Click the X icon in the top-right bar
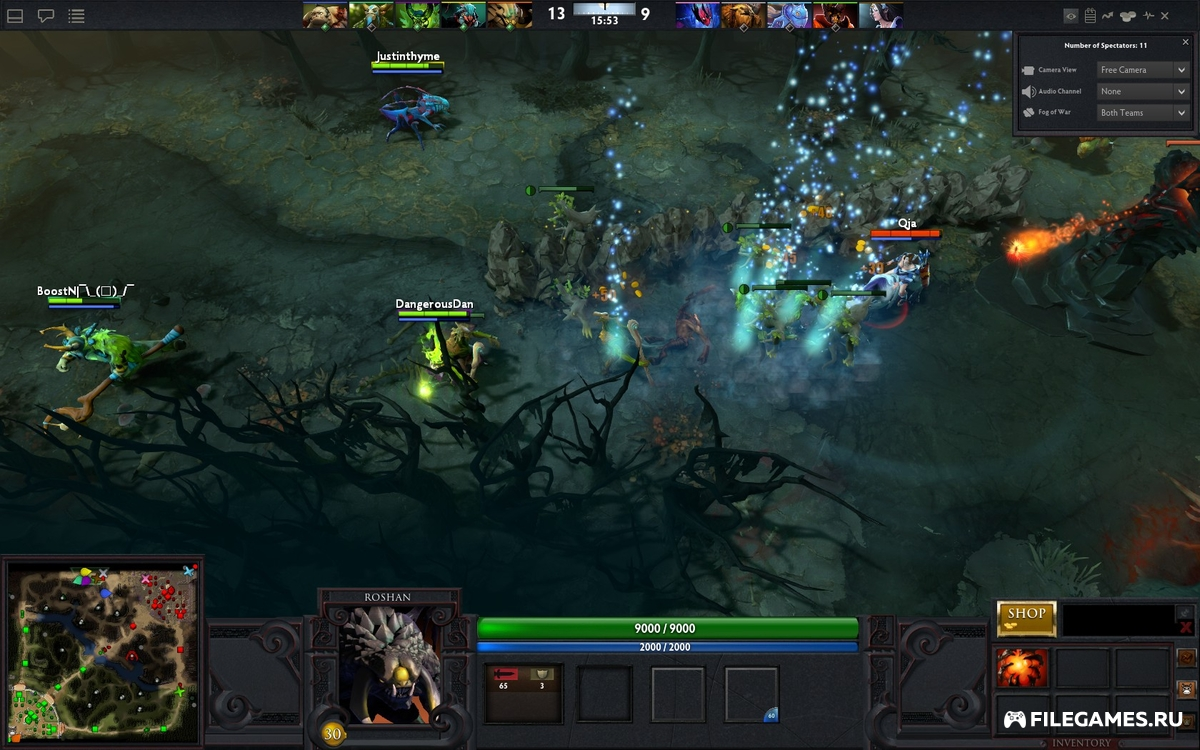The width and height of the screenshot is (1200, 750). [1165, 16]
